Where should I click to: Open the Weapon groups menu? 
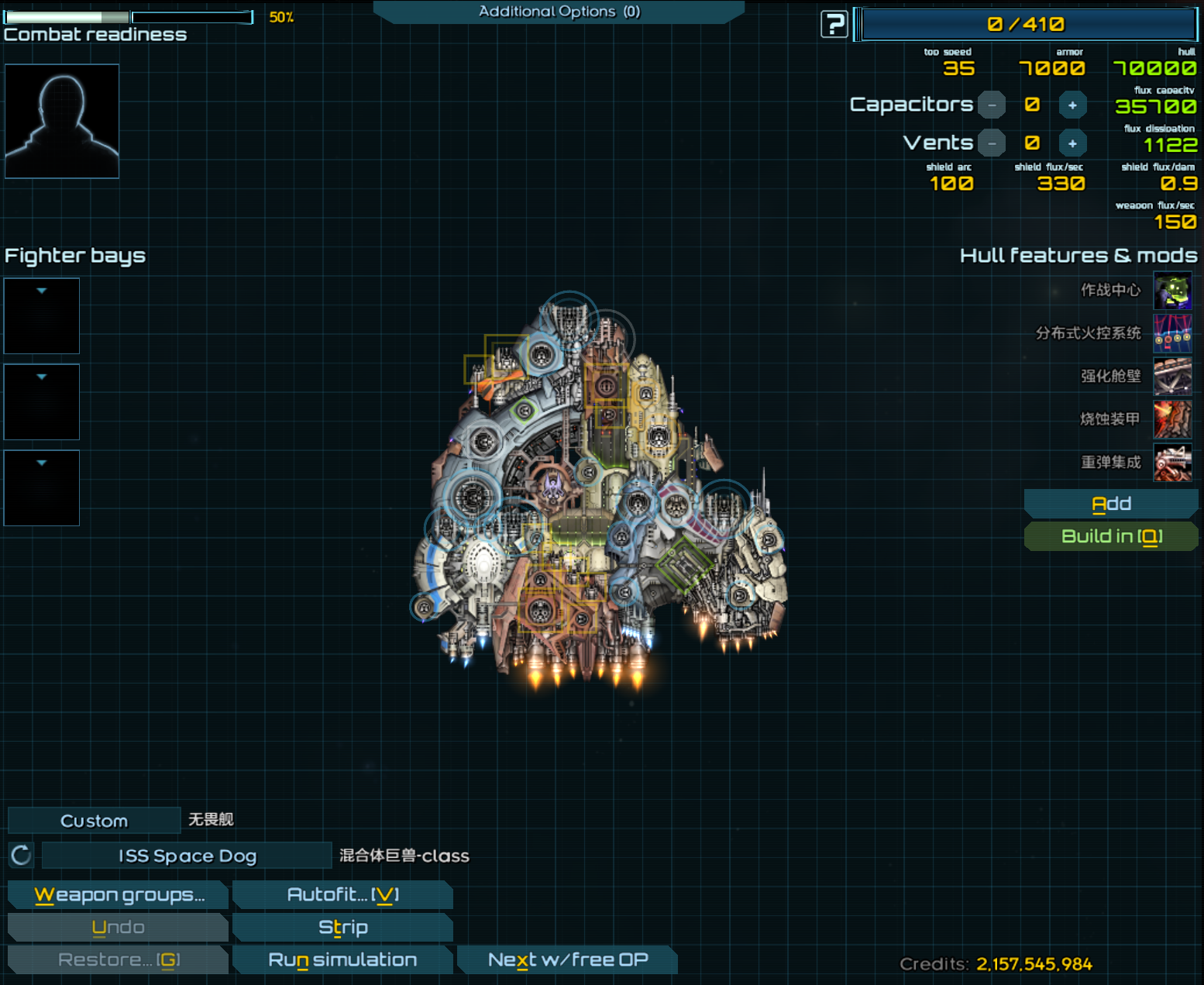coord(119,895)
